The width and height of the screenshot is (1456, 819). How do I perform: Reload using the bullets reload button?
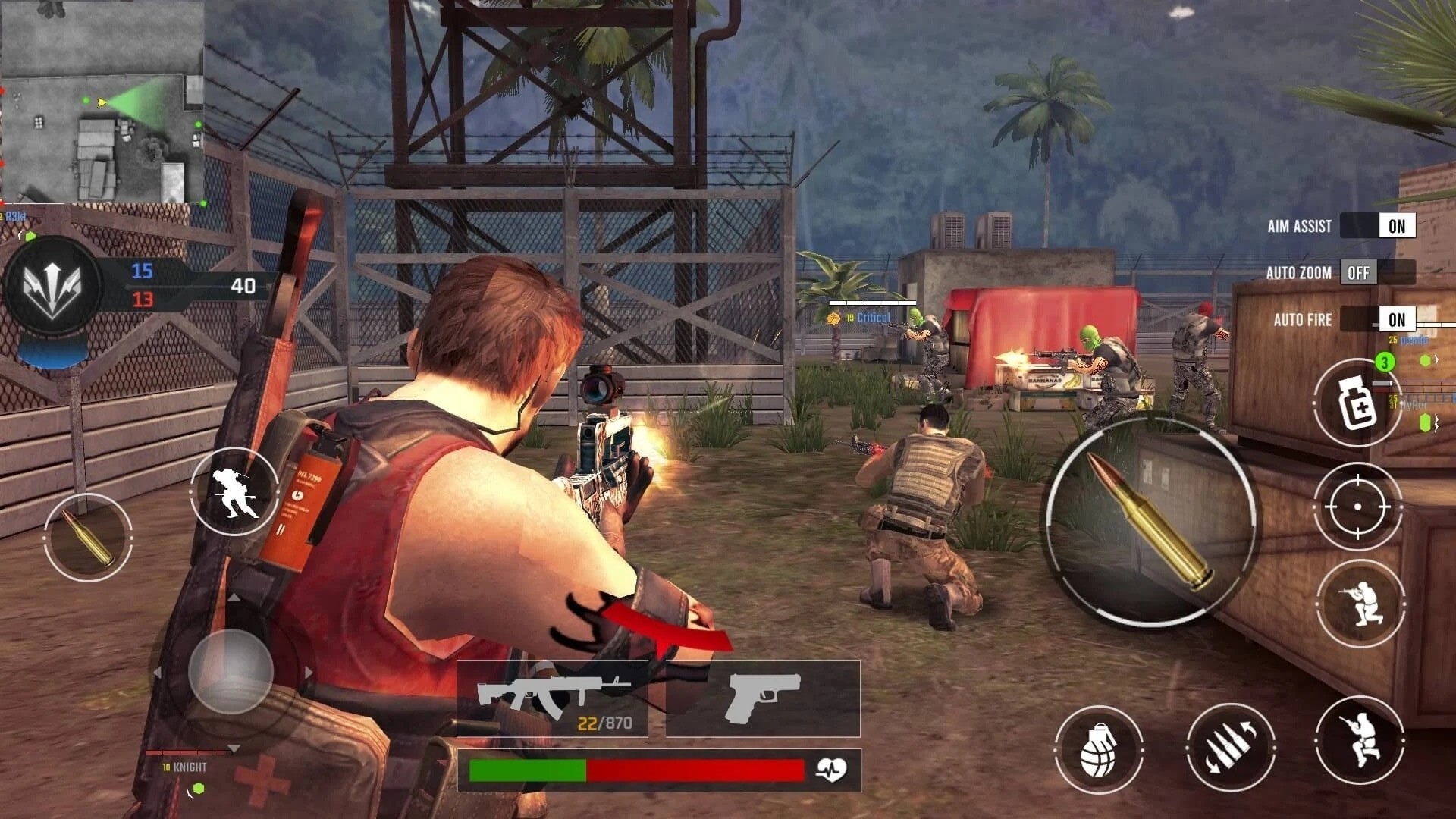[1230, 747]
